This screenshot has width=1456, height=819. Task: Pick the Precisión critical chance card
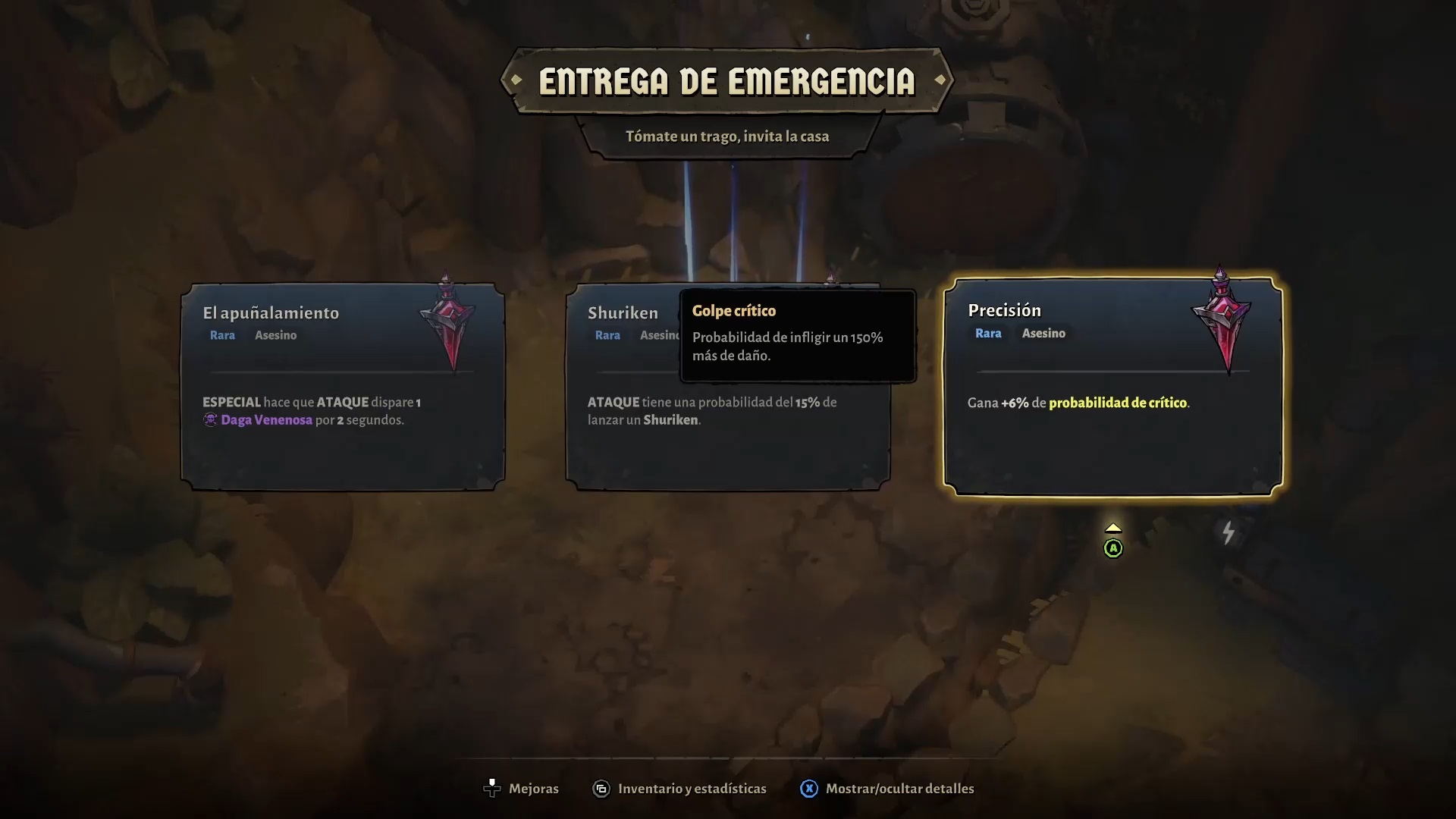point(1112,387)
